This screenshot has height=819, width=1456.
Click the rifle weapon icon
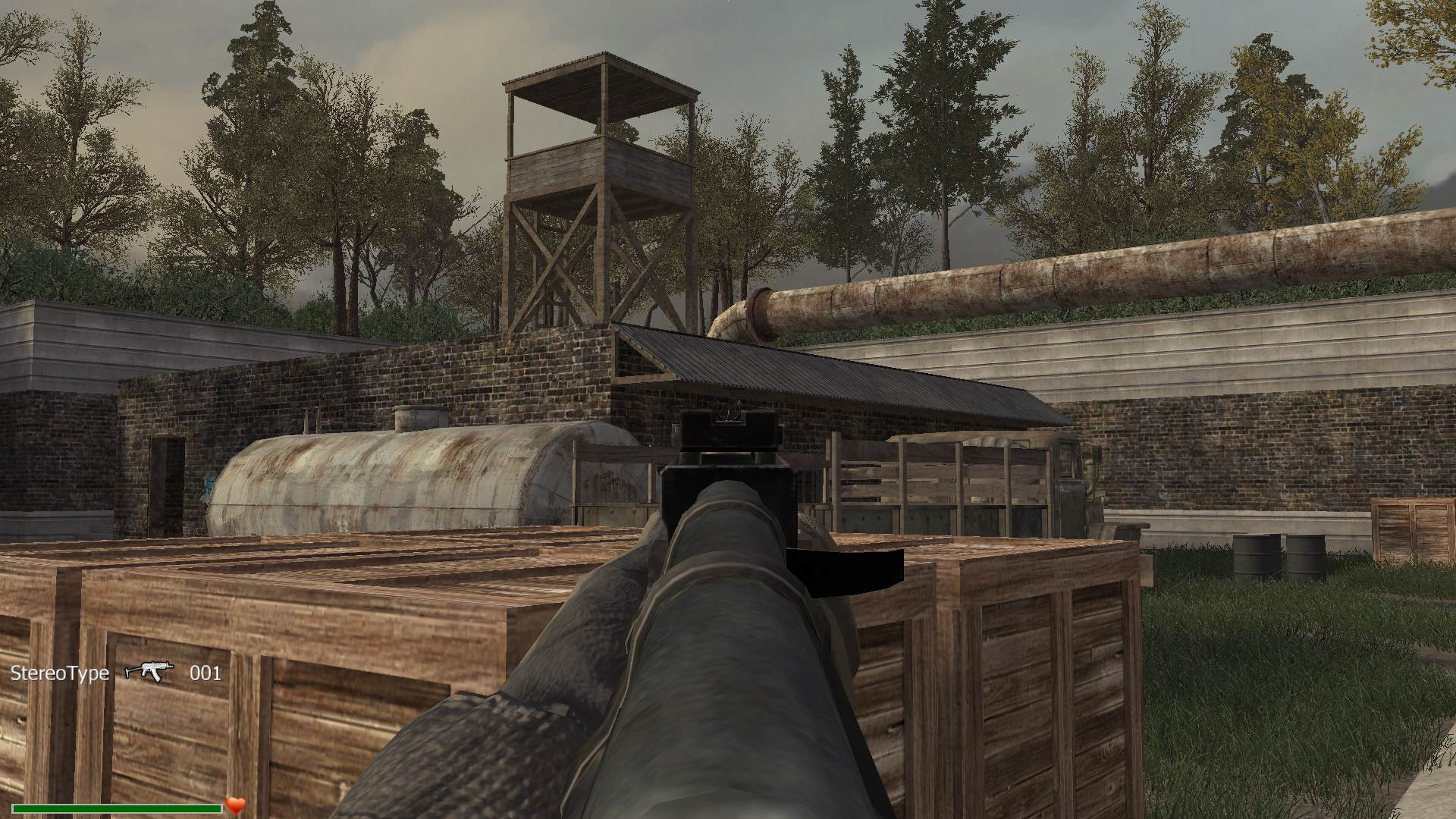(x=149, y=671)
